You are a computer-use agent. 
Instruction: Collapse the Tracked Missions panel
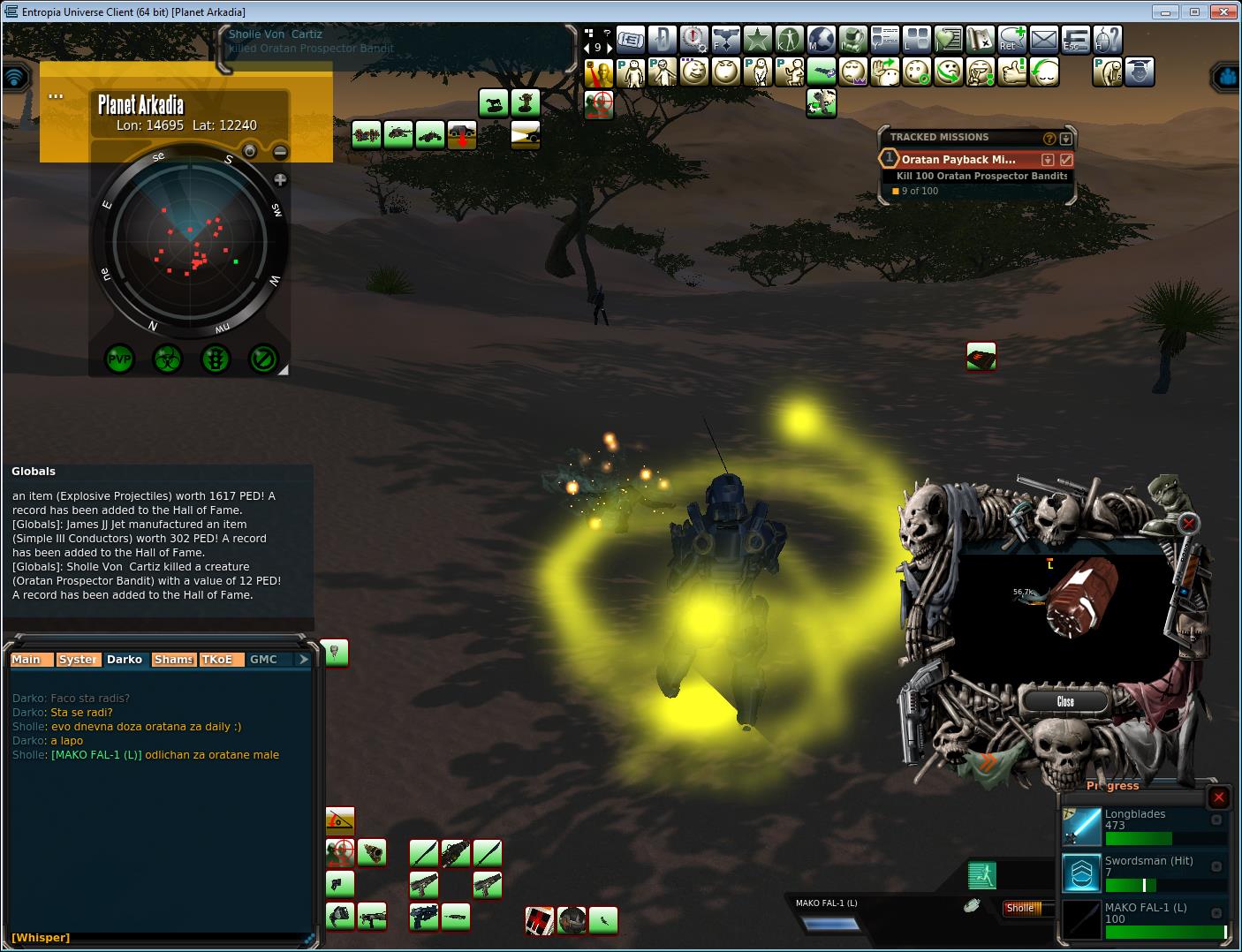pos(1066,138)
